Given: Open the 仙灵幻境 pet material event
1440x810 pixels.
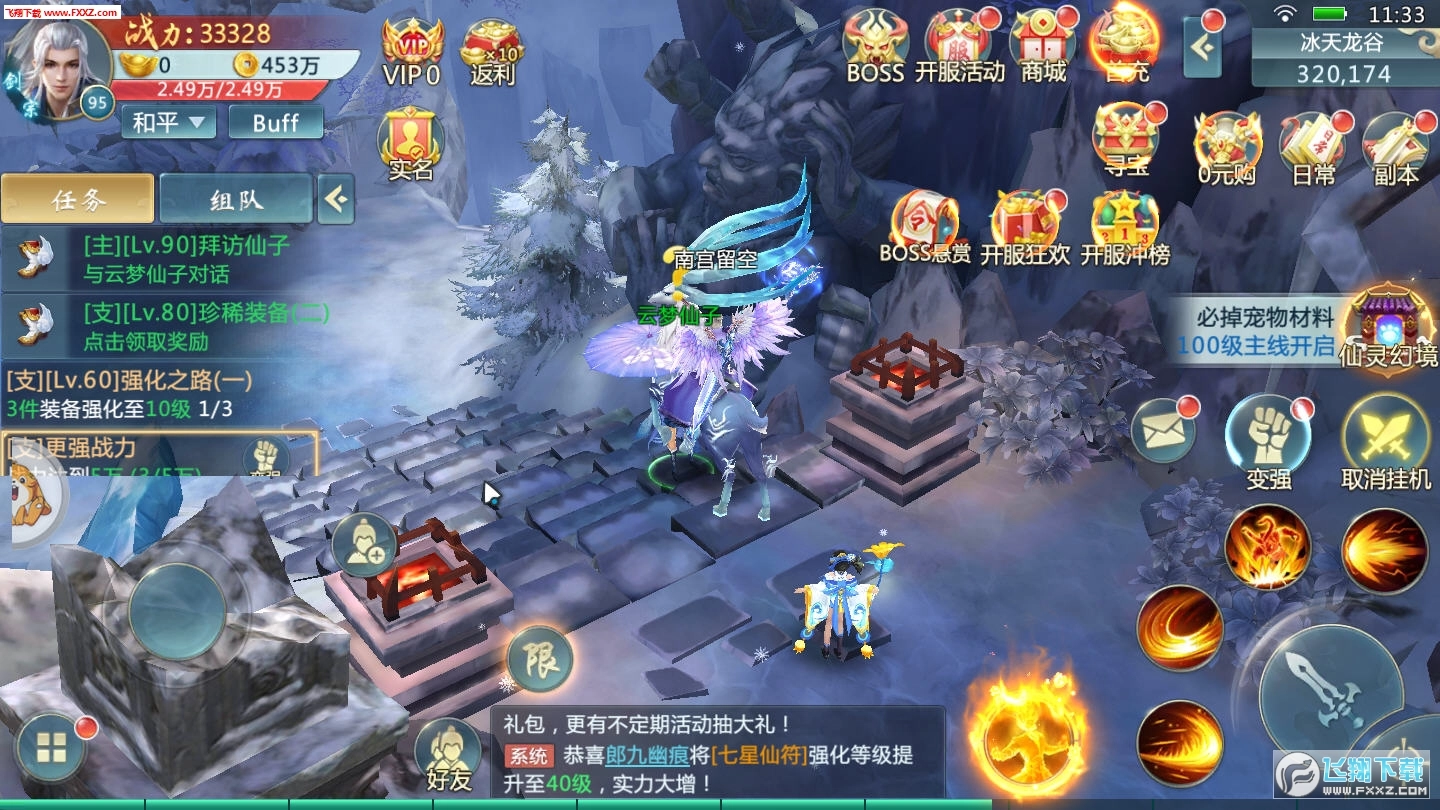Looking at the screenshot, I should [1388, 330].
